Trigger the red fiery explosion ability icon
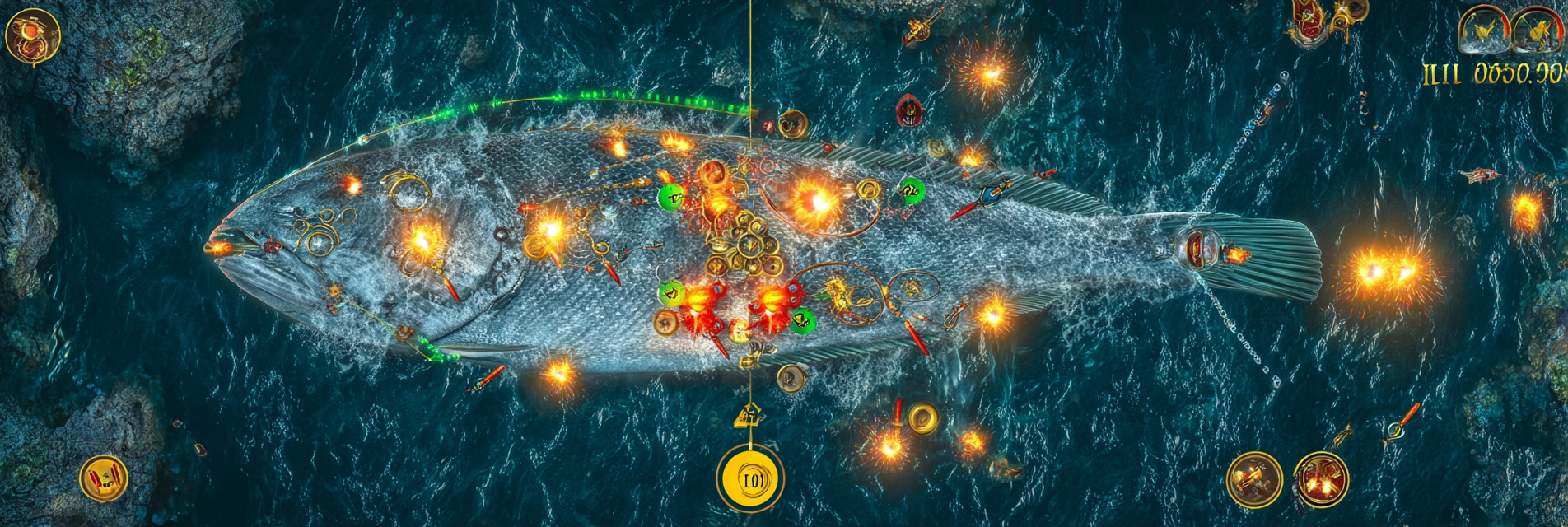The height and width of the screenshot is (527, 1568). 1321,479
